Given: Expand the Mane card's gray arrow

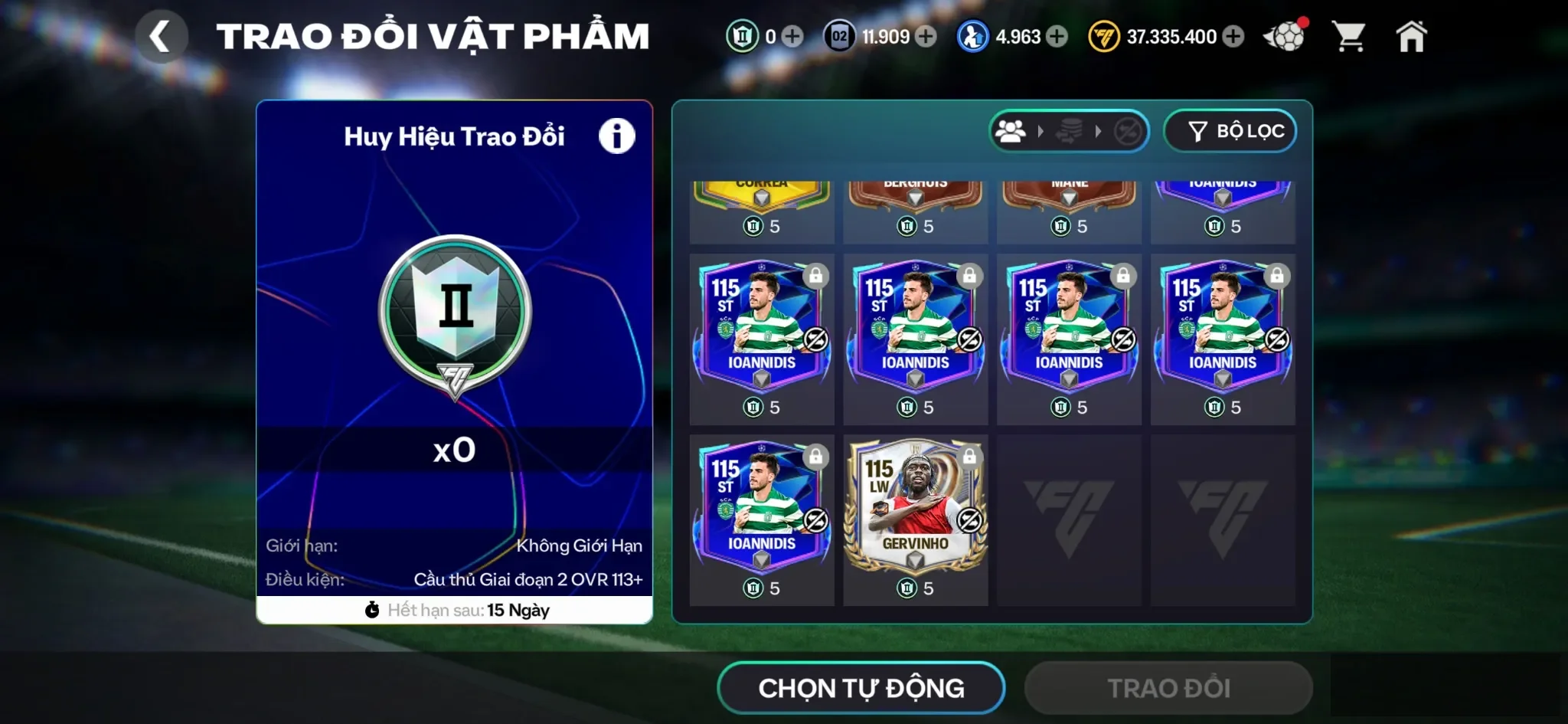Looking at the screenshot, I should 1069,195.
